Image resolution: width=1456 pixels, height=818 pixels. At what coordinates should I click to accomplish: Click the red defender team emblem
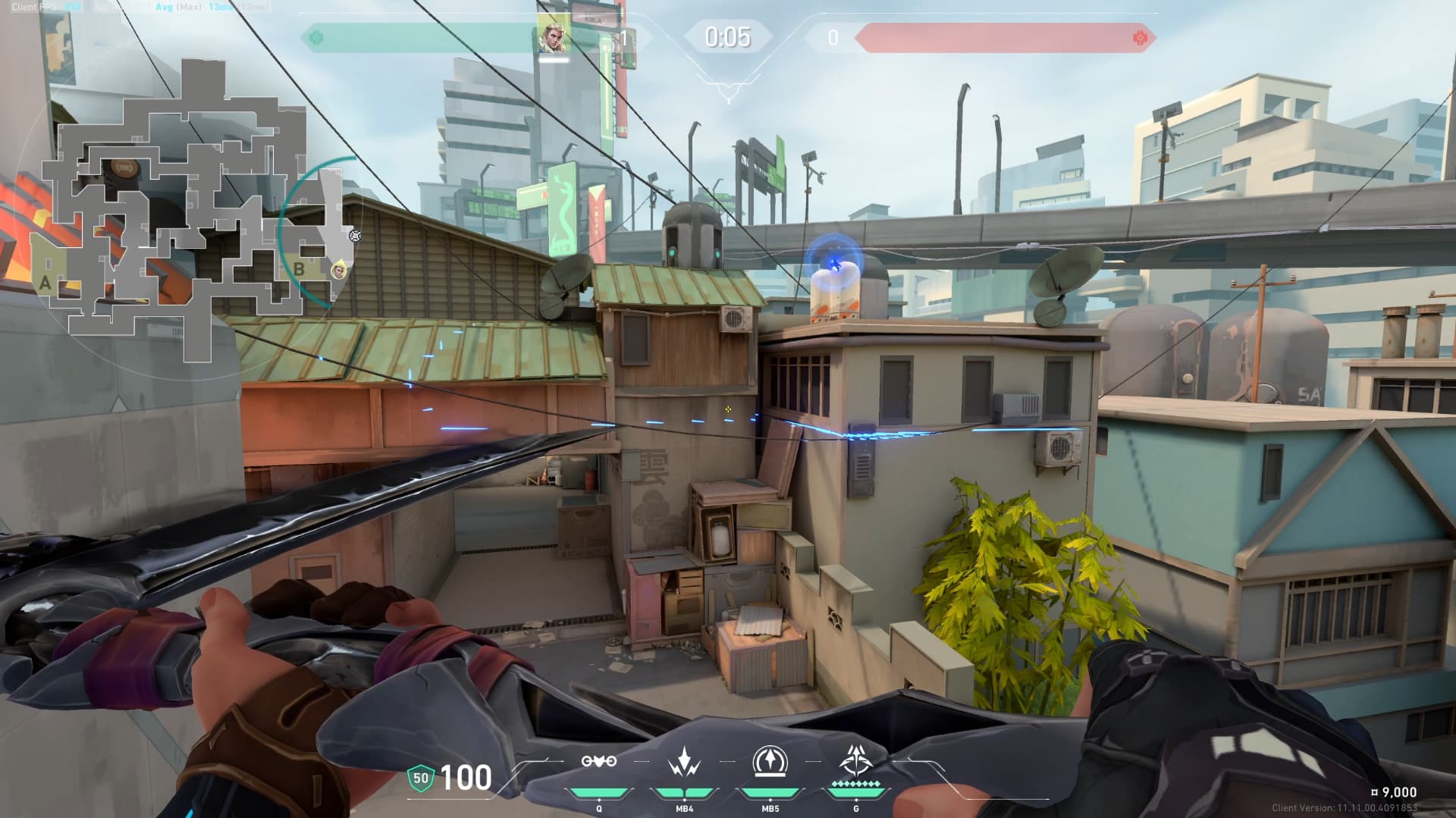click(1139, 37)
